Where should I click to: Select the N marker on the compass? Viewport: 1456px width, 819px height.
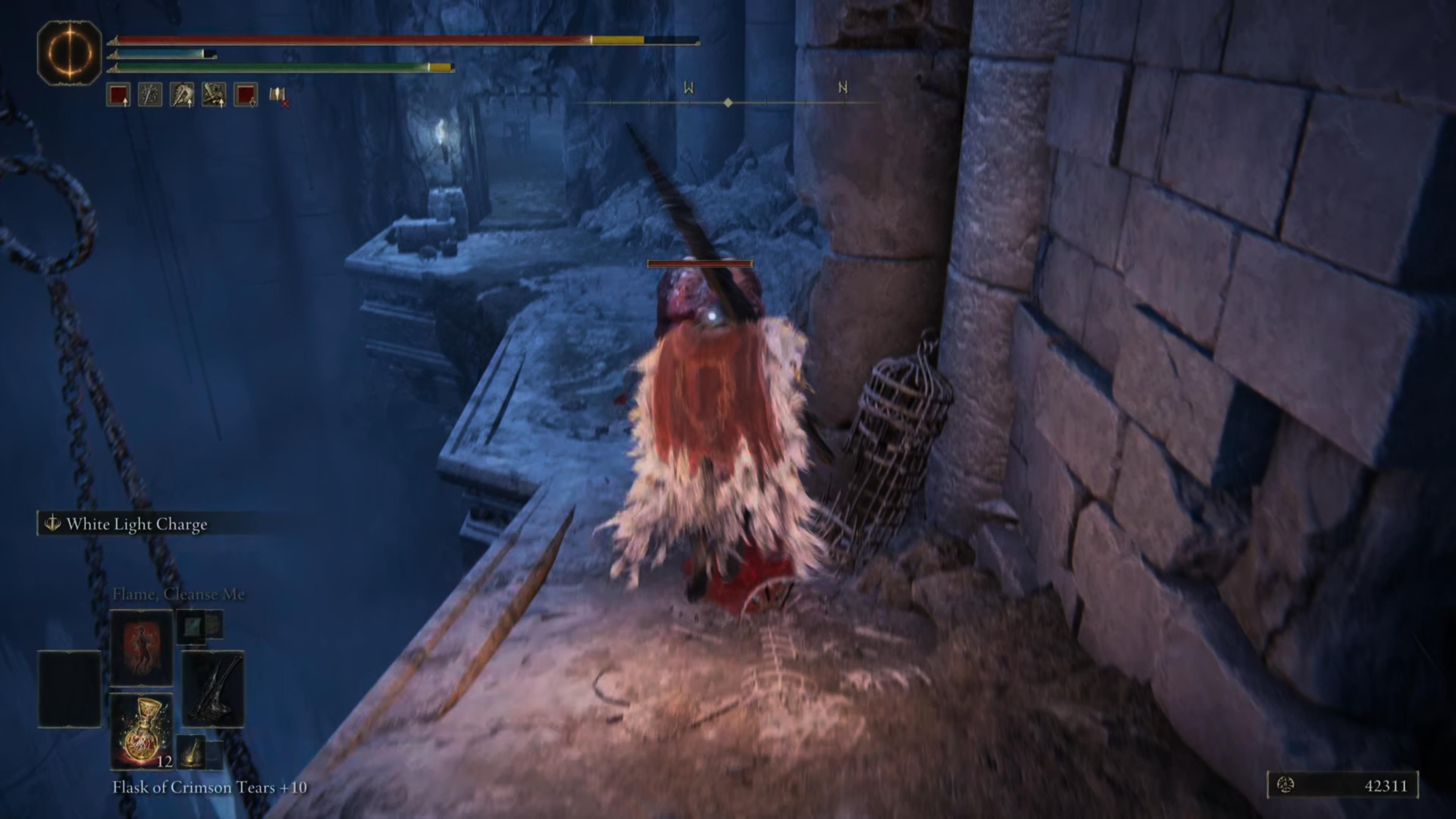pos(843,88)
